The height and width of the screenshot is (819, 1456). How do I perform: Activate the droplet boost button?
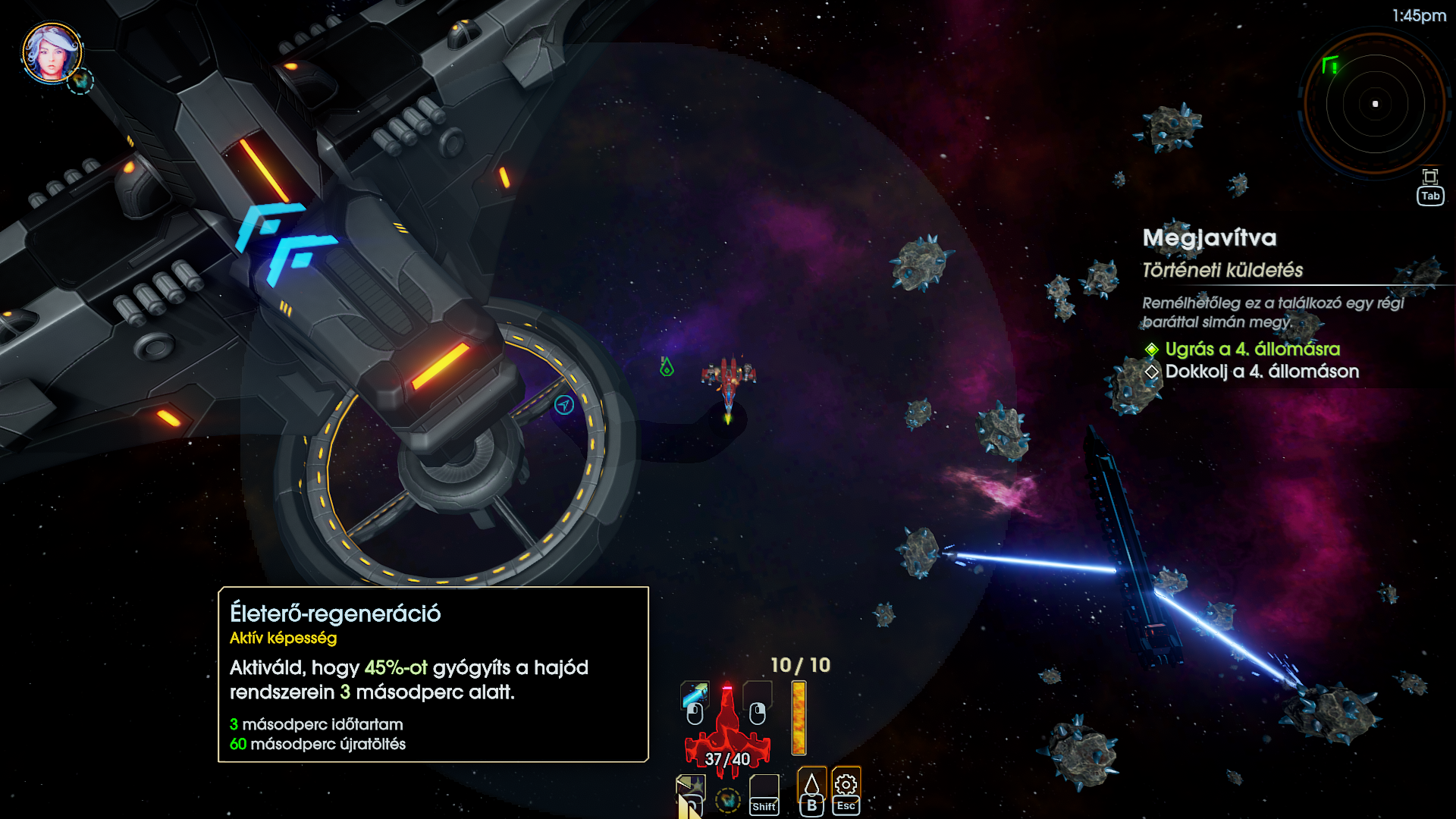pyautogui.click(x=811, y=784)
